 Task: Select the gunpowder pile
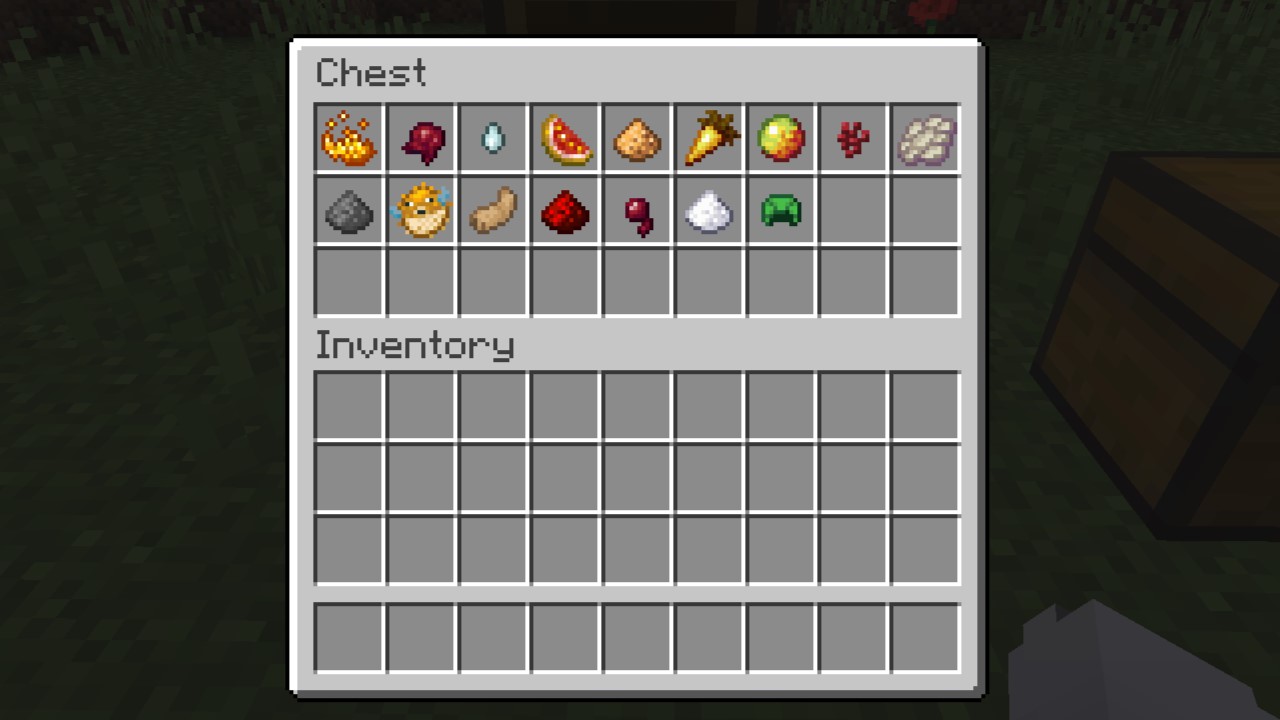pos(348,211)
